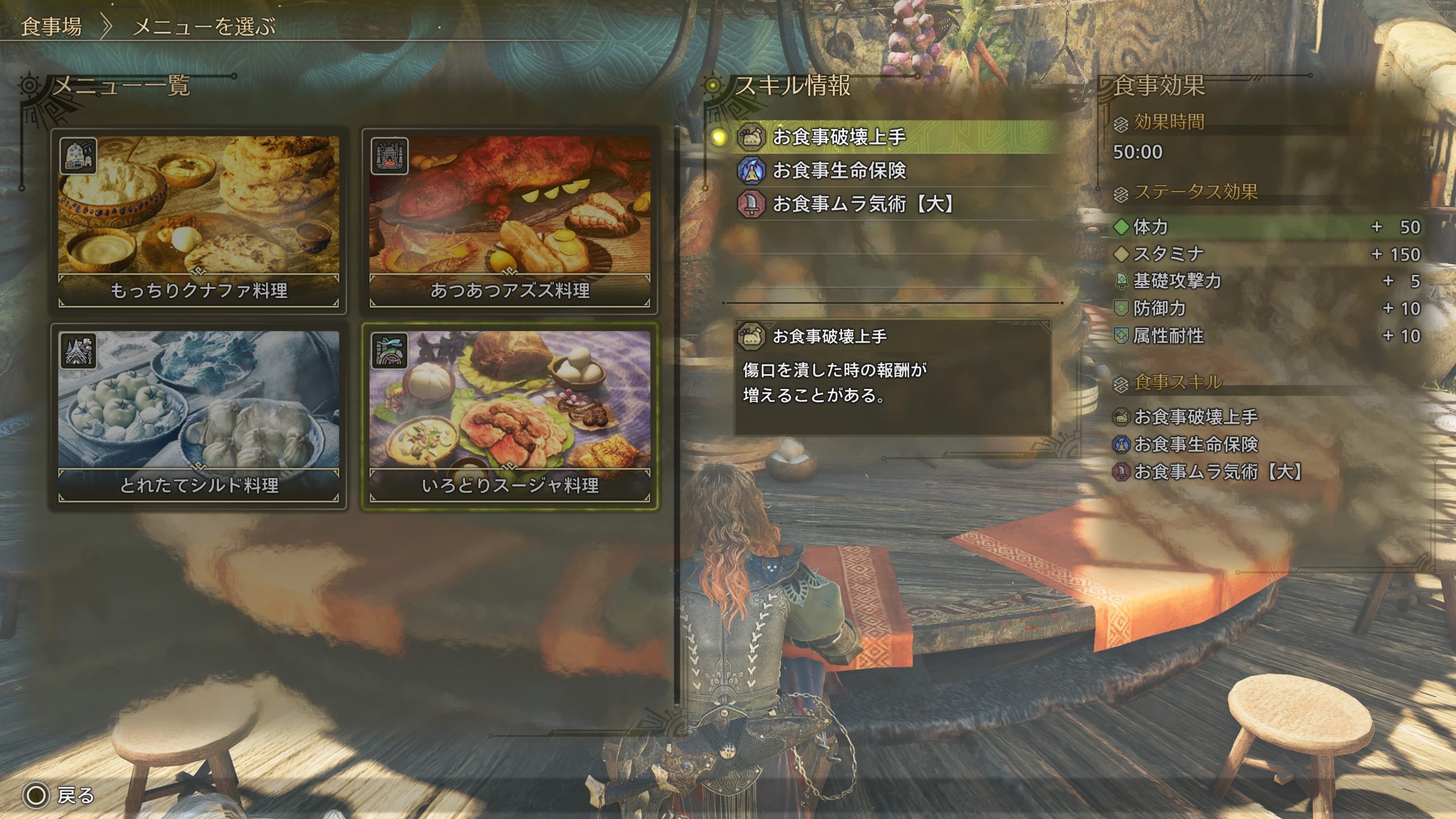Choose お食事ムラ気術【大】 in the スキル情報 list
This screenshot has width=1456, height=819.
click(x=863, y=204)
